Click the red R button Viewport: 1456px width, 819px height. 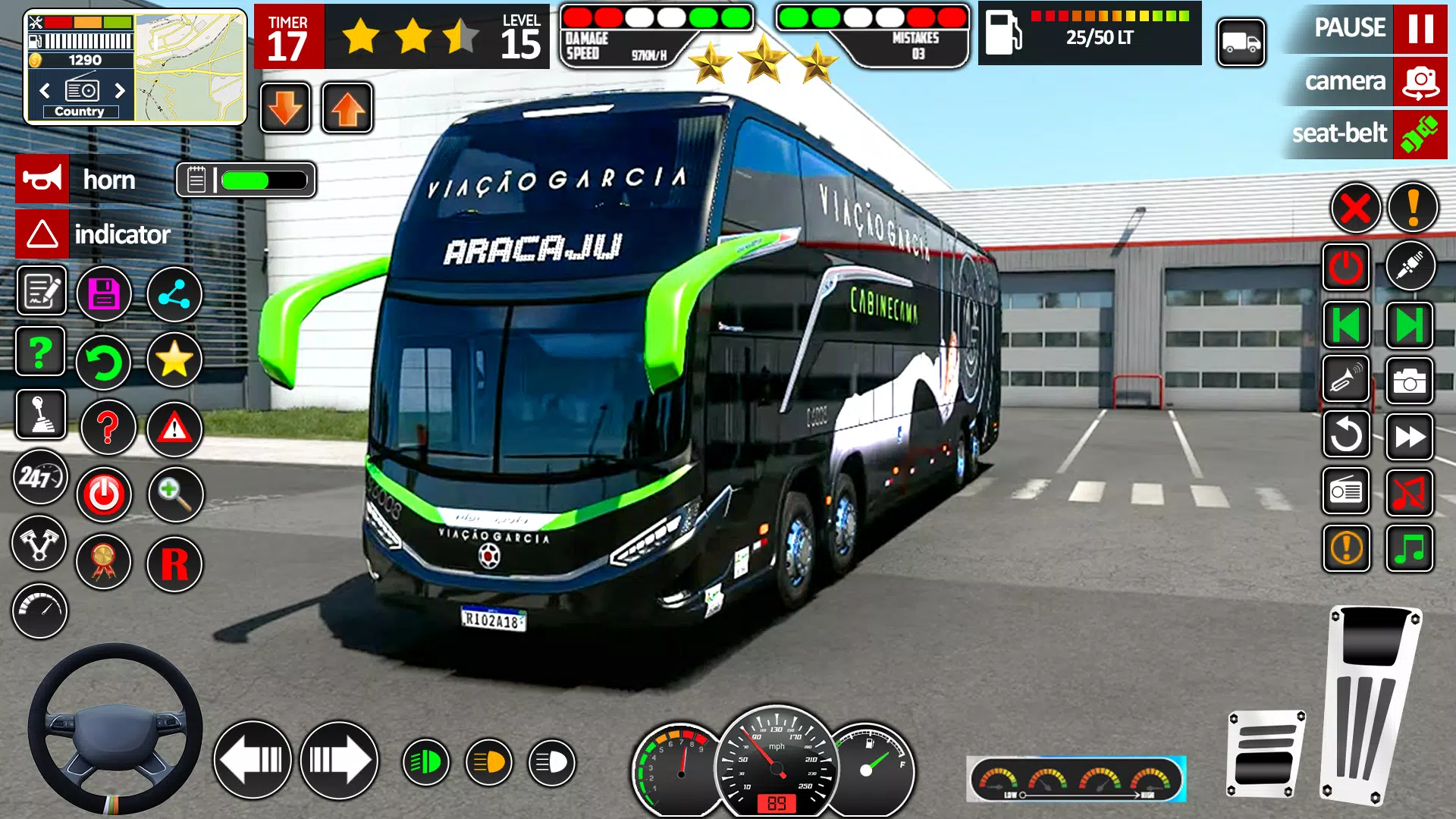point(174,564)
